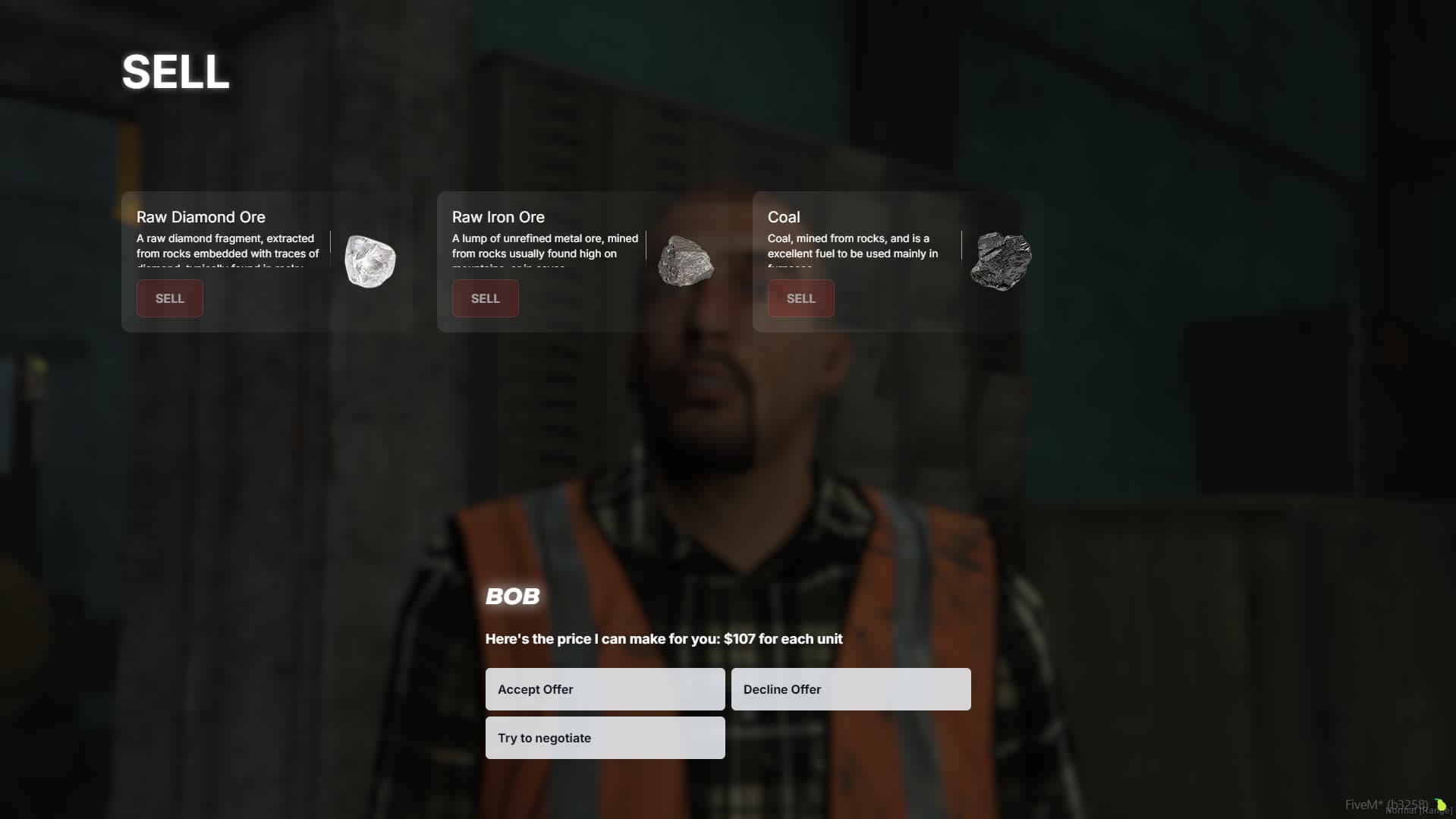Select the diamond icon on the first card
Image resolution: width=1456 pixels, height=819 pixels.
point(370,261)
